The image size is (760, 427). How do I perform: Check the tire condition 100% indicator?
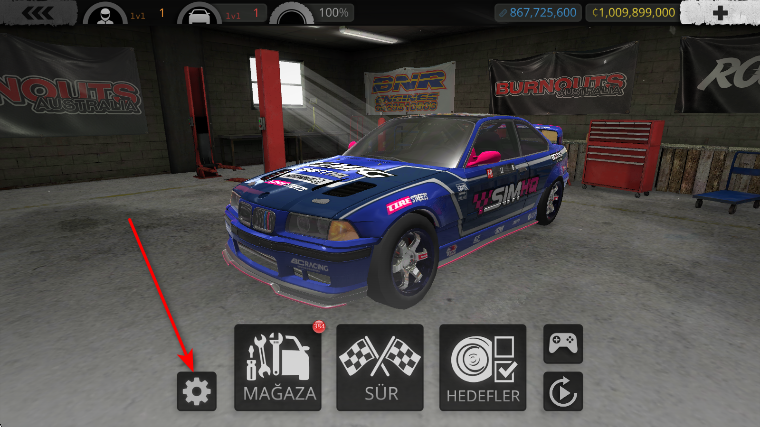[x=293, y=14]
